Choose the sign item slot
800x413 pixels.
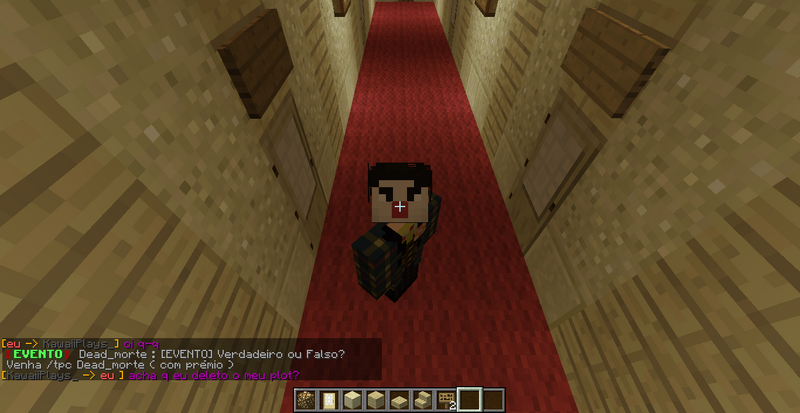tap(445, 401)
